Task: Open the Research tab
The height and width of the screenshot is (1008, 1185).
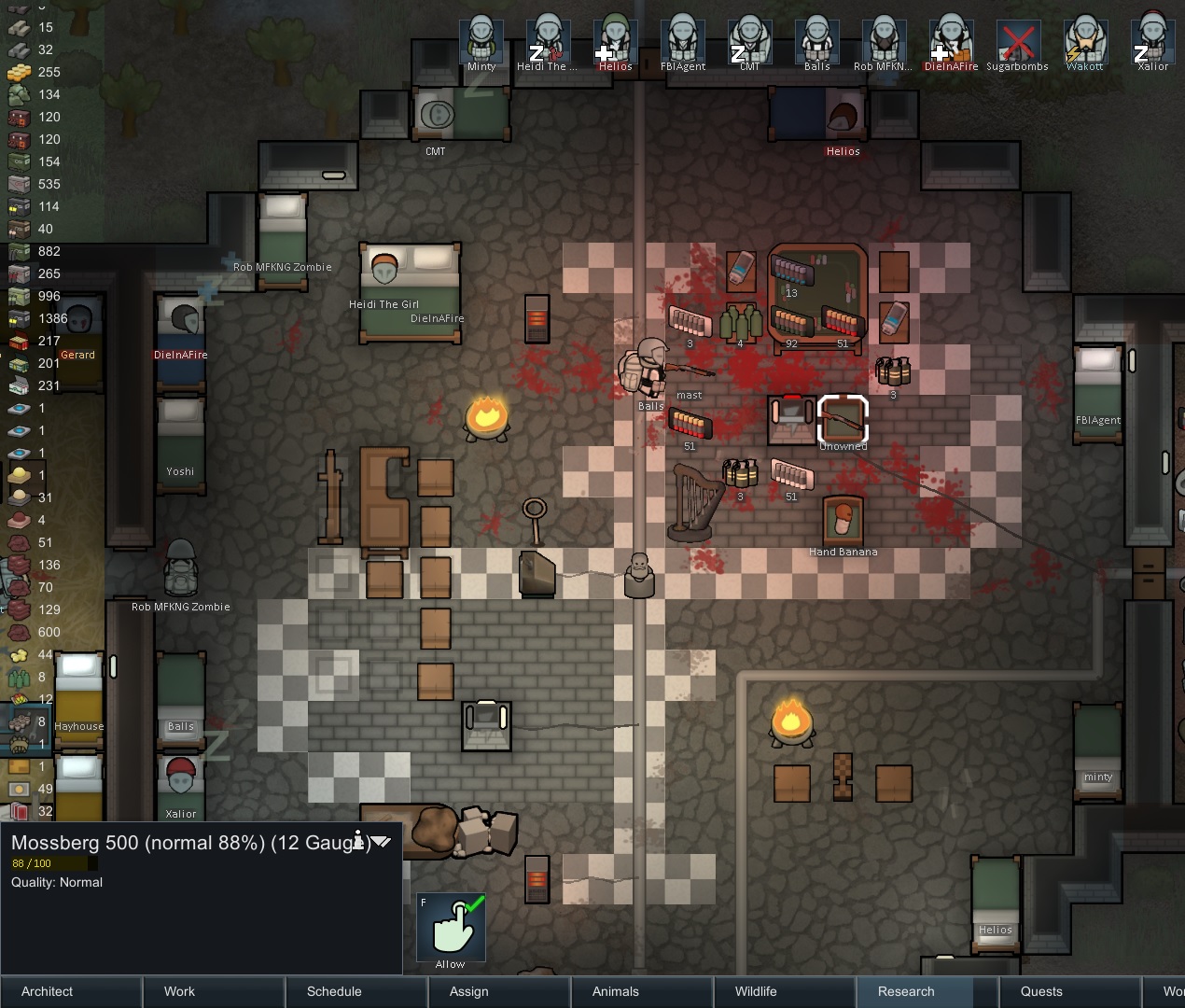Action: point(906,991)
